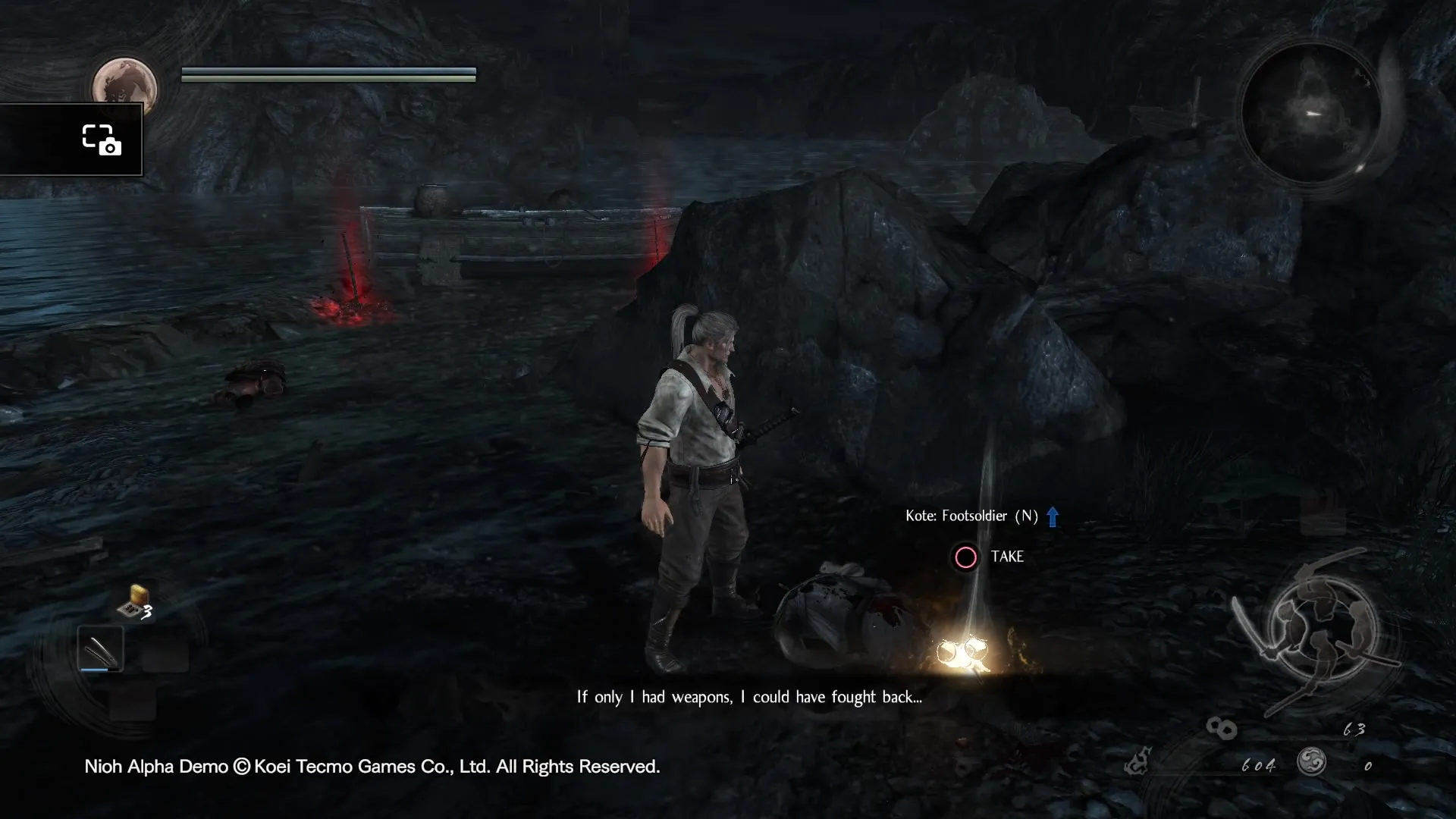Select the swirl currency icon beside 604

[x=1311, y=761]
